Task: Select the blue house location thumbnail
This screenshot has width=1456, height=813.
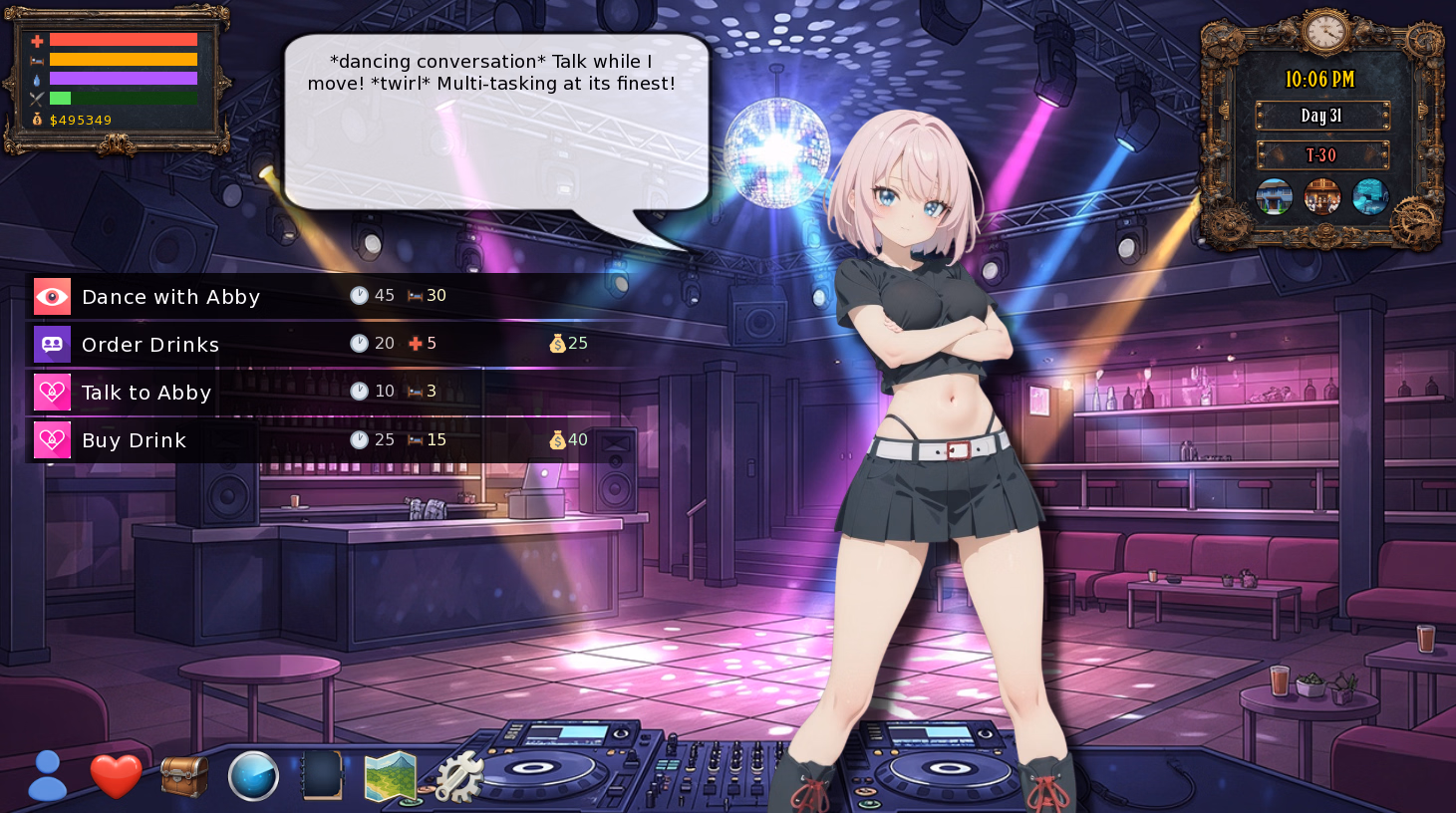Action: coord(1274,196)
